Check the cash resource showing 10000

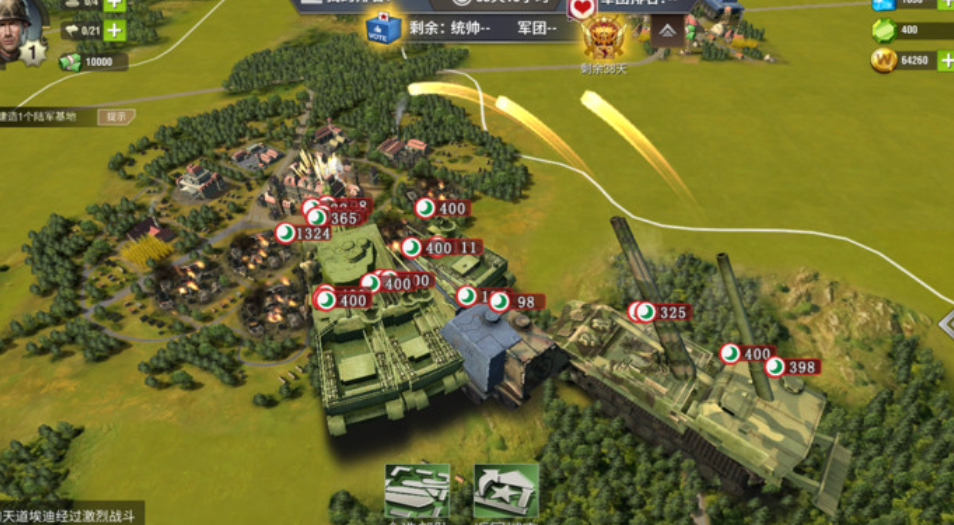(93, 62)
